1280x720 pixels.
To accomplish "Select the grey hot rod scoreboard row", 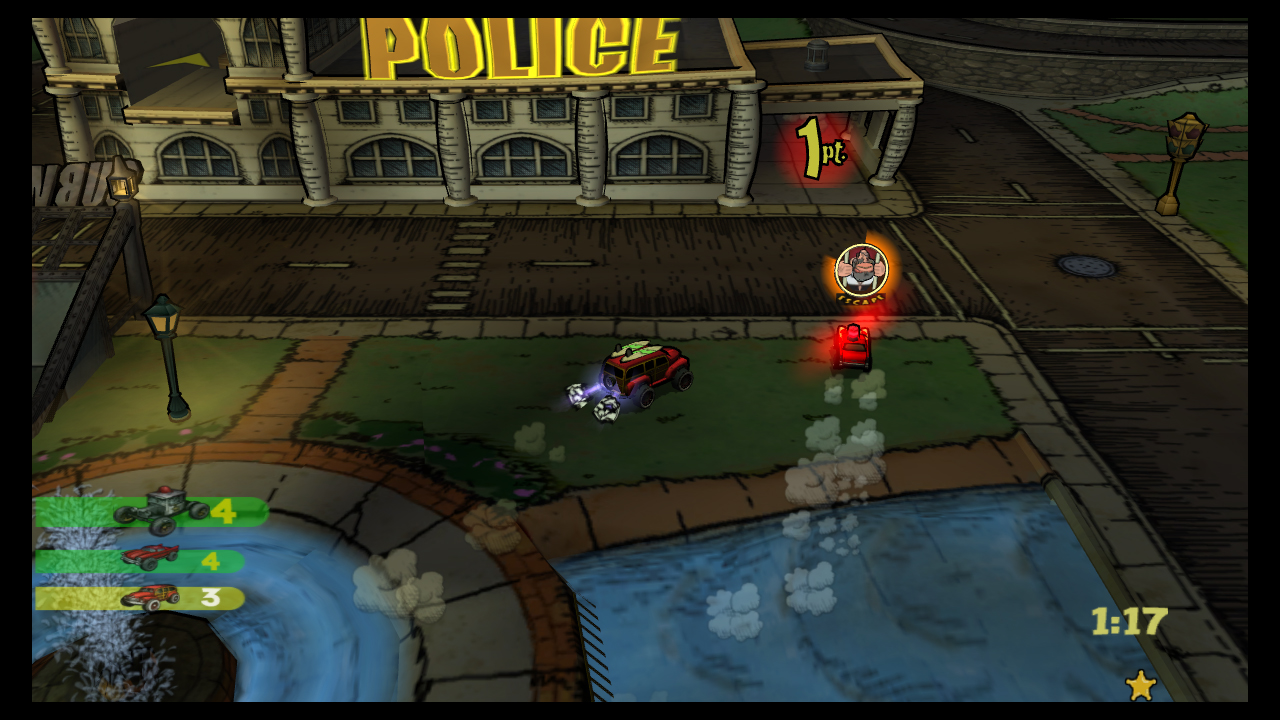I will 152,512.
